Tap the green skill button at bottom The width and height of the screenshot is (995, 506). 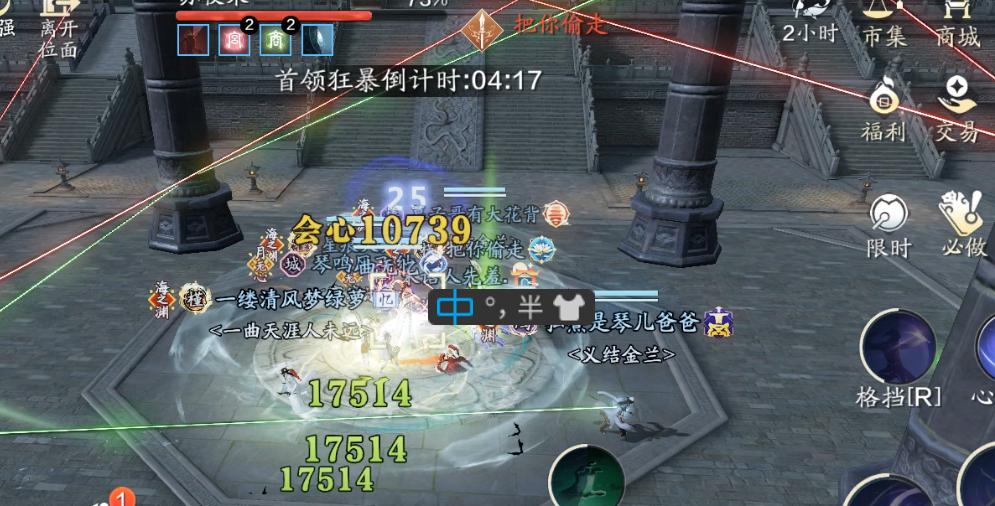click(x=587, y=478)
